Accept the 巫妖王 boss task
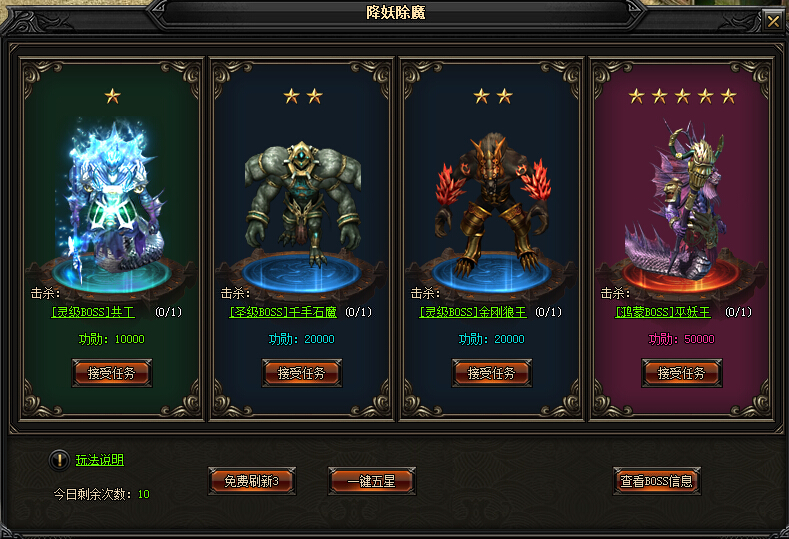The height and width of the screenshot is (539, 789). click(x=682, y=373)
